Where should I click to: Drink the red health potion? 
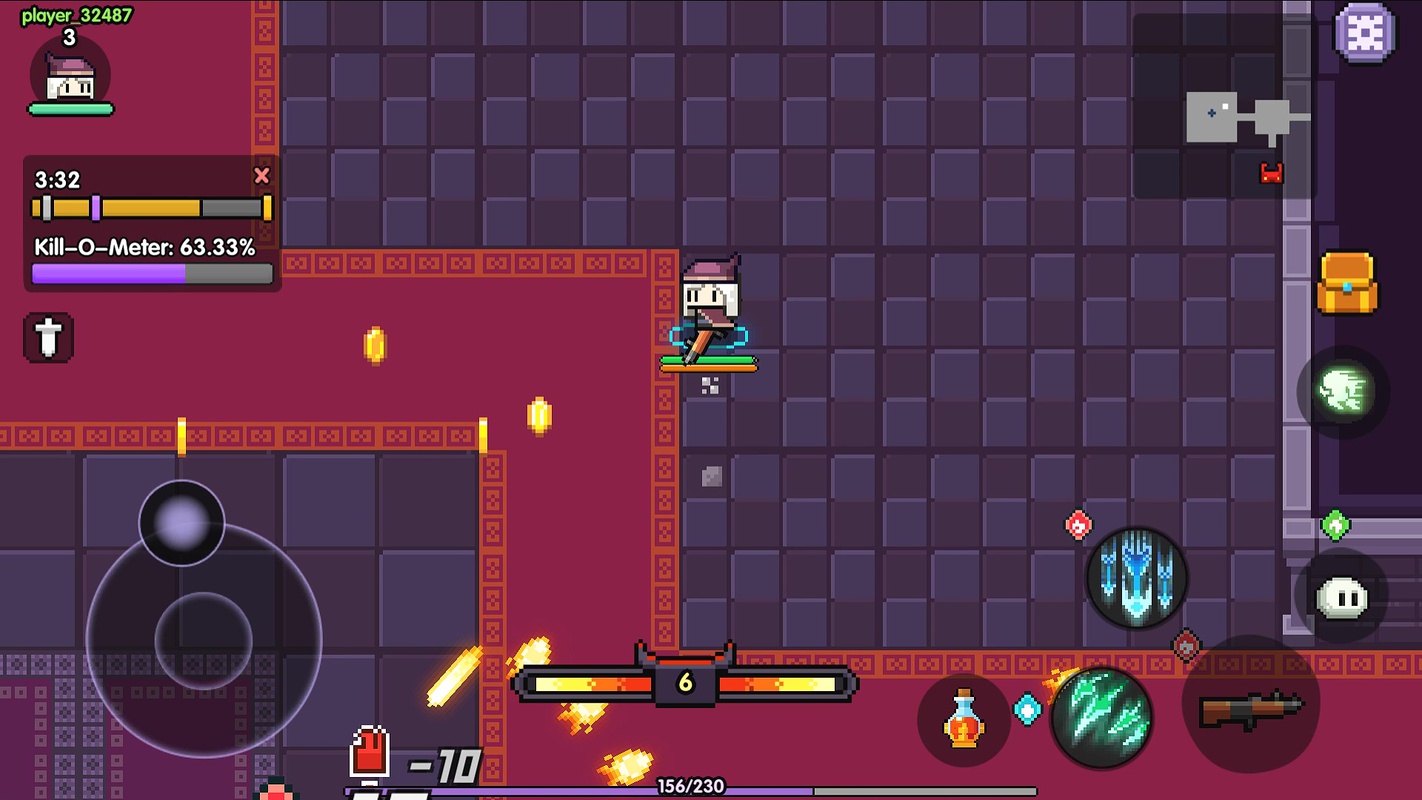[963, 720]
